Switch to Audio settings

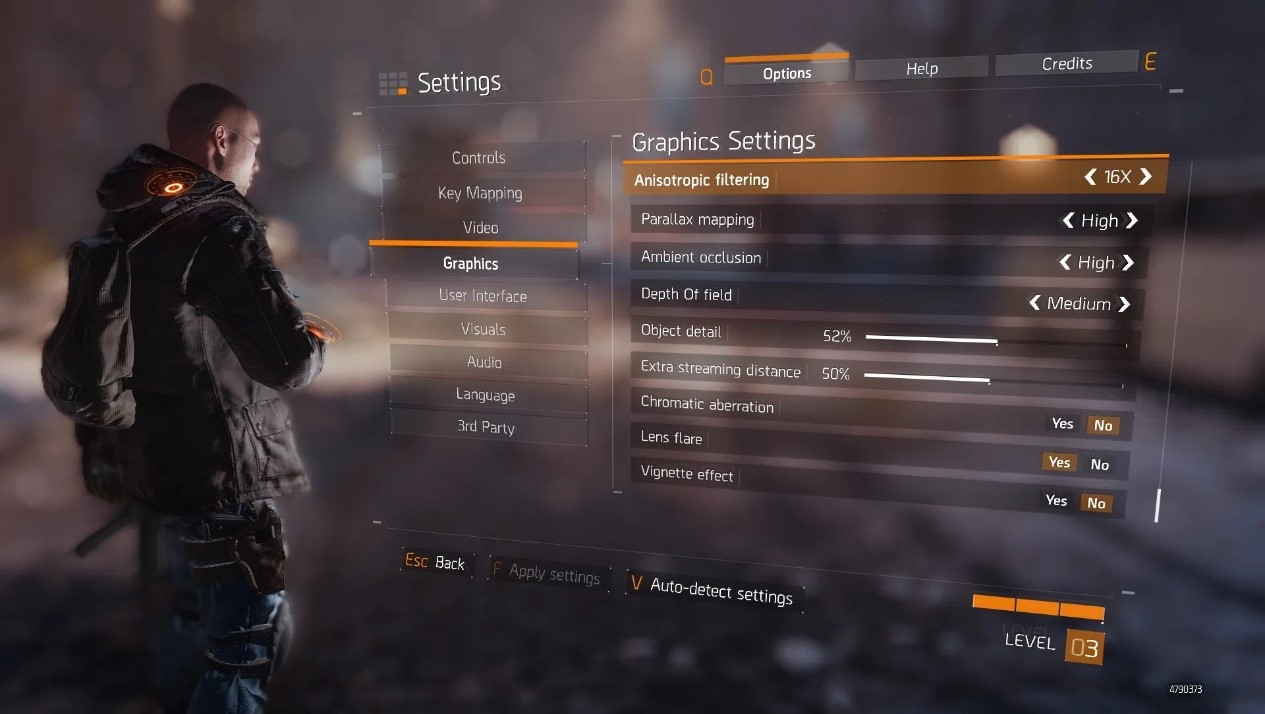484,362
